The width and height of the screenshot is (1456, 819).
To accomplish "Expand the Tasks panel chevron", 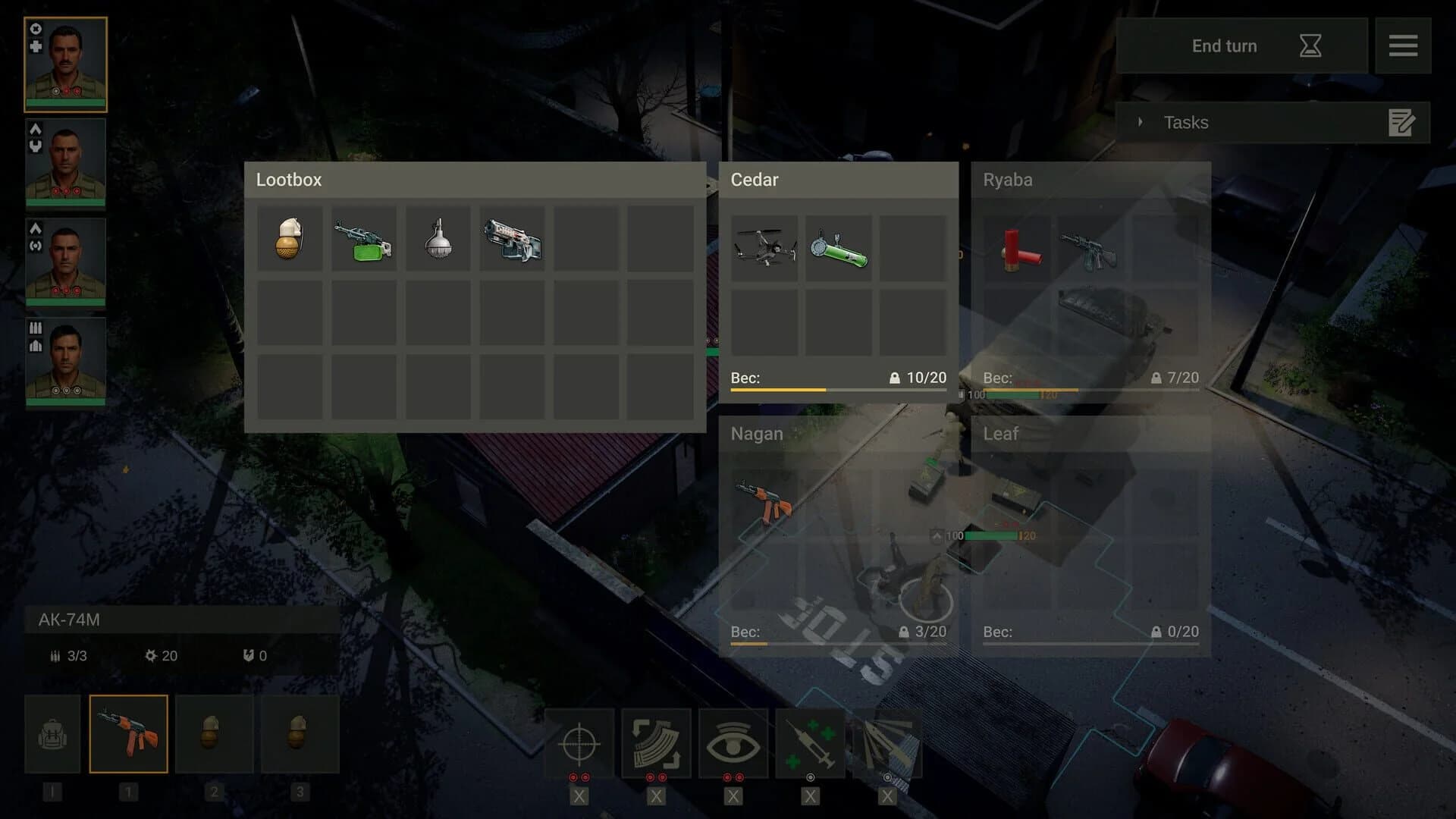I will click(1141, 121).
